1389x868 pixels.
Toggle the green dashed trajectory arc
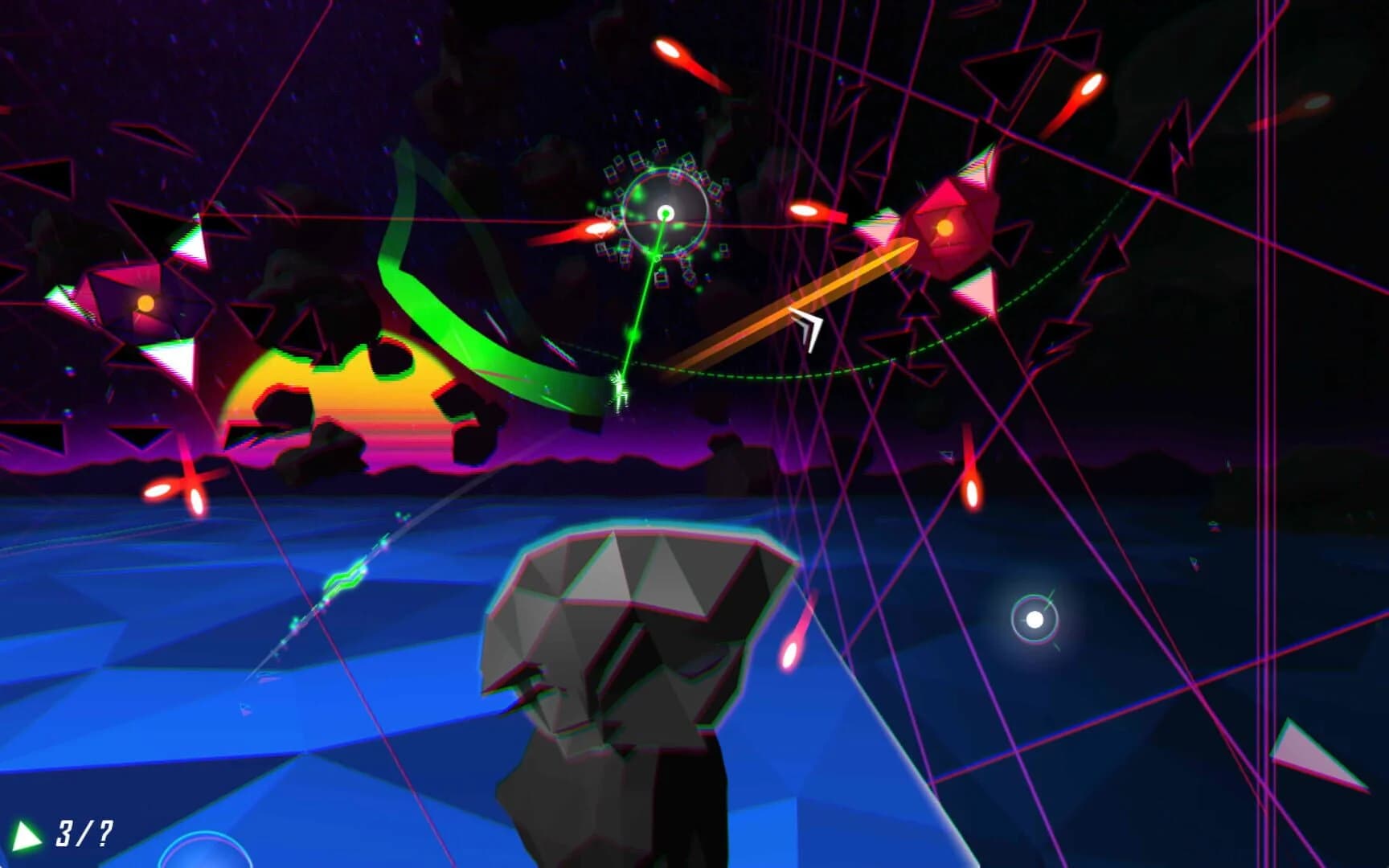788,378
